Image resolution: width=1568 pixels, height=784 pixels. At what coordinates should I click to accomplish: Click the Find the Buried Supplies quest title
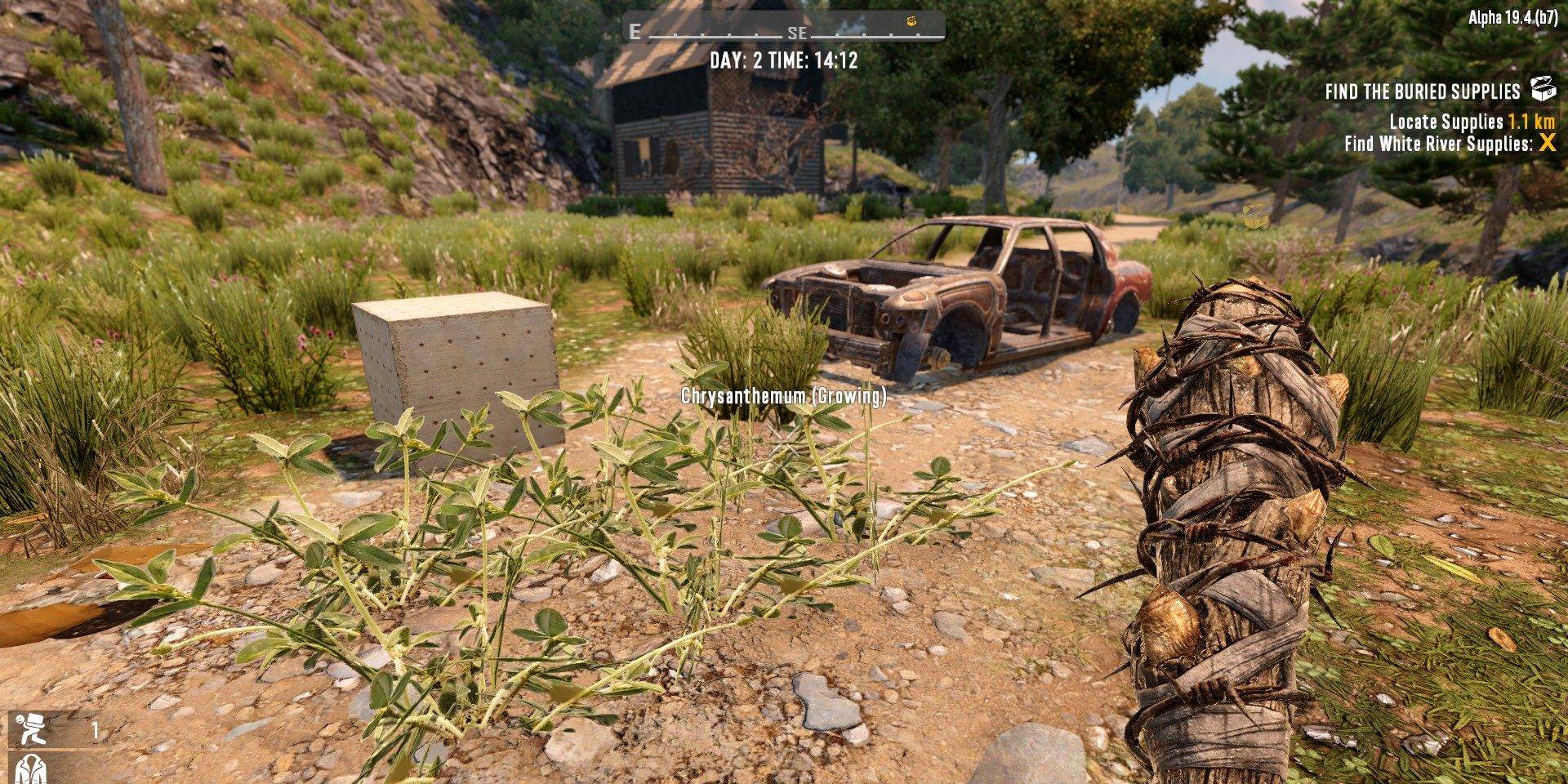tap(1422, 91)
